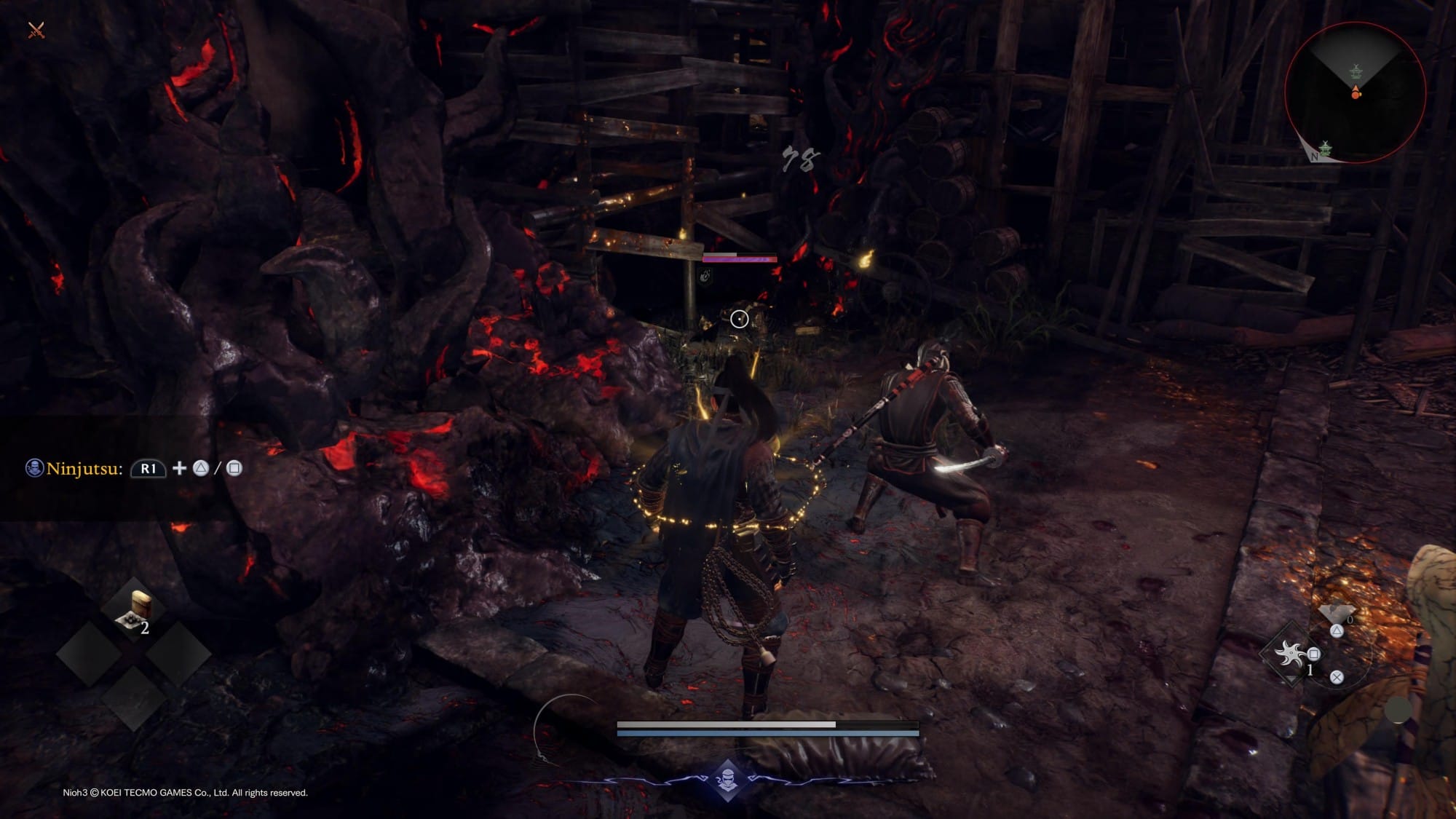The image size is (1456, 819).
Task: Click the crossed swords combat icon
Action: (36, 30)
